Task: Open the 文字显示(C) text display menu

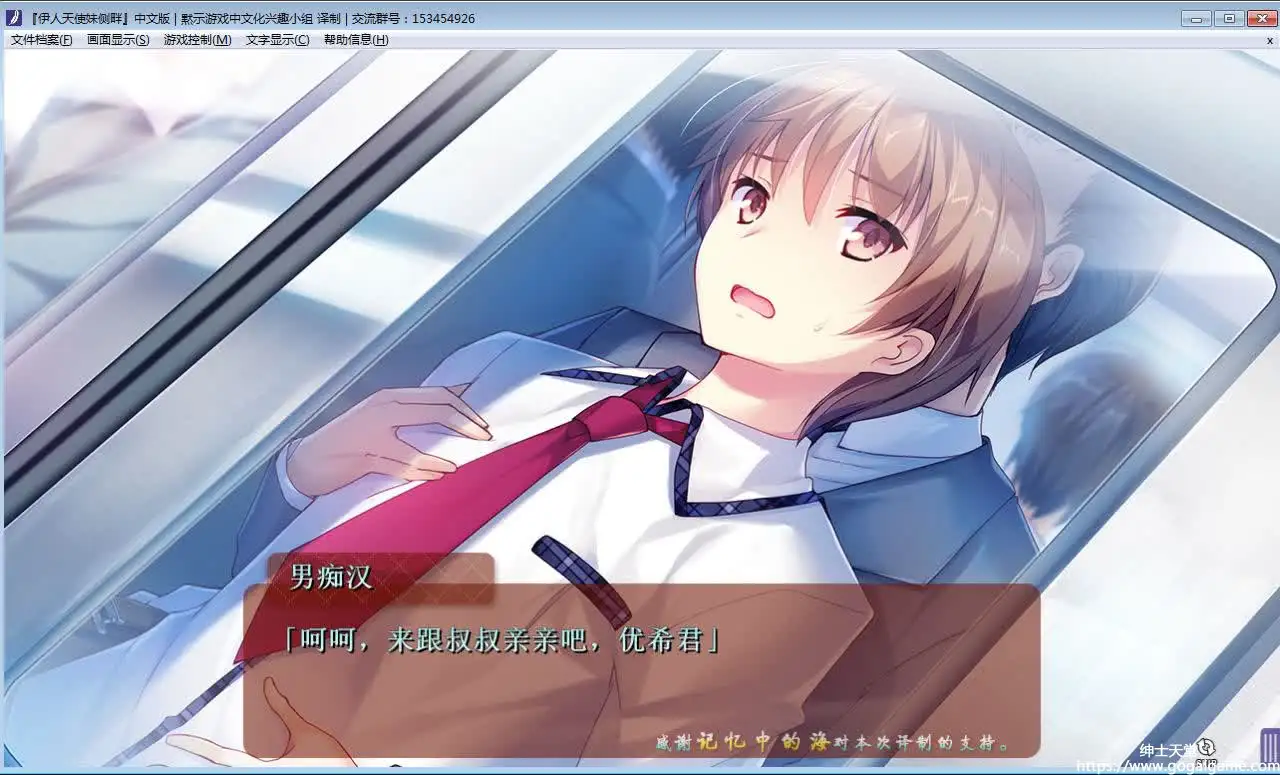Action: point(277,40)
